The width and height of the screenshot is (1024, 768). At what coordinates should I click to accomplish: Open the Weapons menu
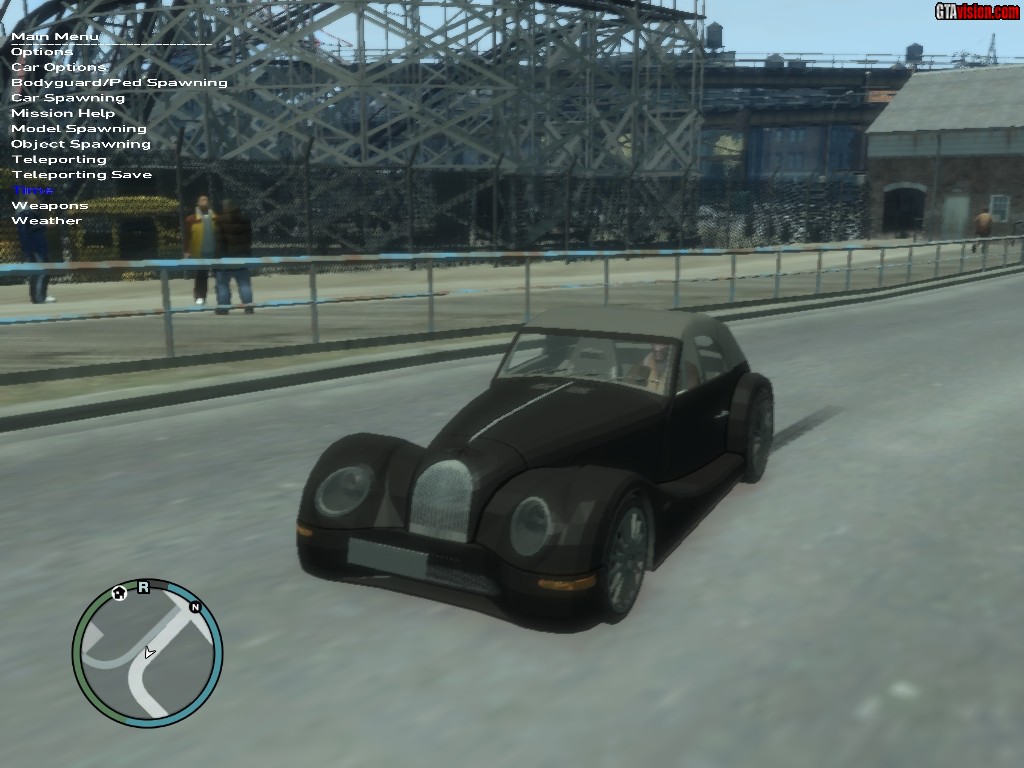click(49, 206)
